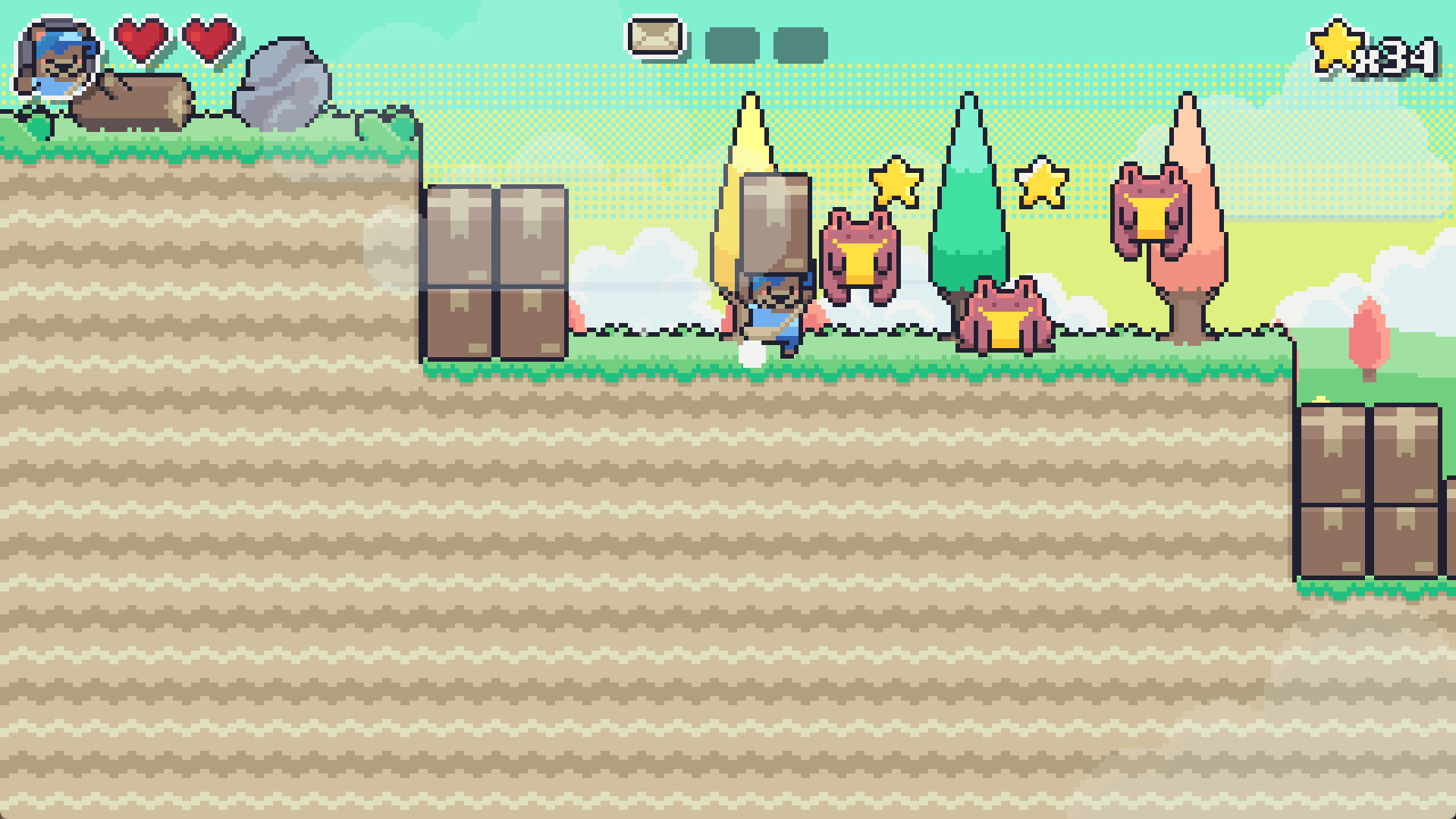Open the envelope mail icon

point(654,36)
